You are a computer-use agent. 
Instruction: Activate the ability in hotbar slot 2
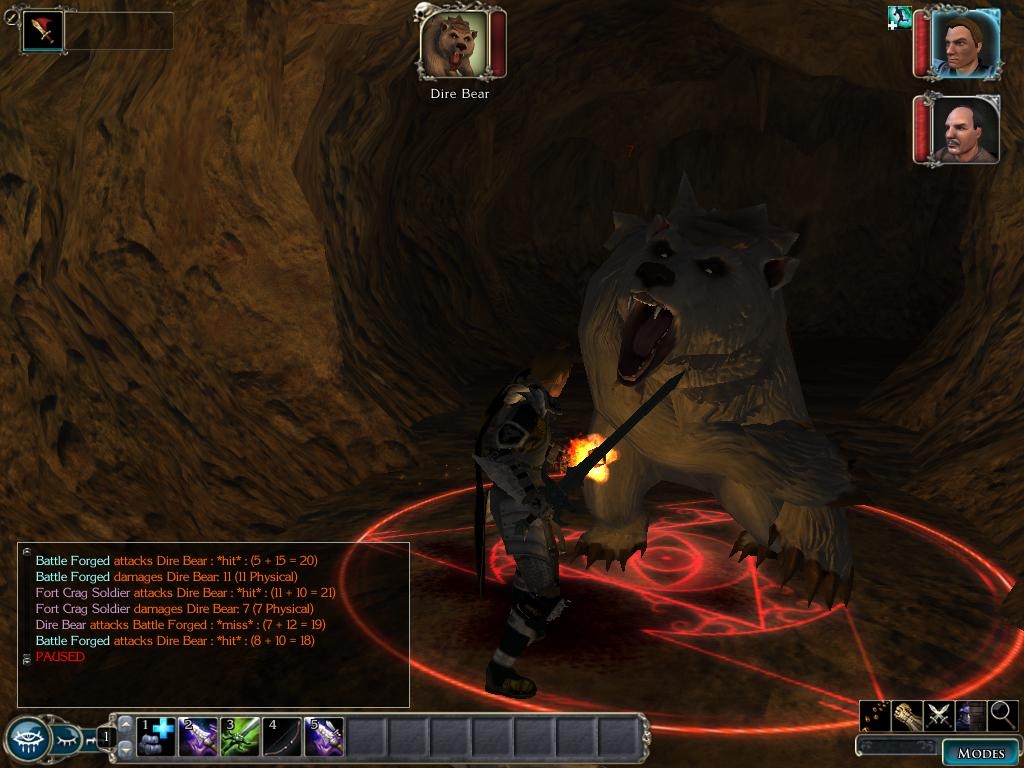click(x=198, y=737)
